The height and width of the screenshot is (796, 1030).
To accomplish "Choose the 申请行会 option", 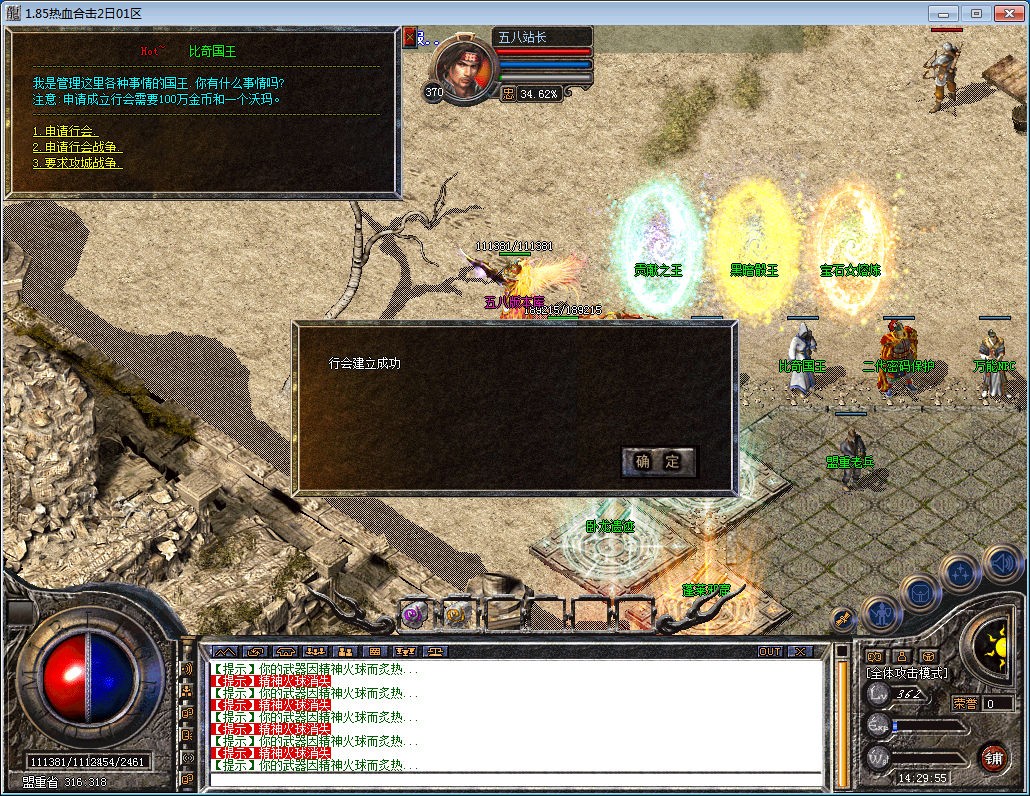I will [x=65, y=132].
